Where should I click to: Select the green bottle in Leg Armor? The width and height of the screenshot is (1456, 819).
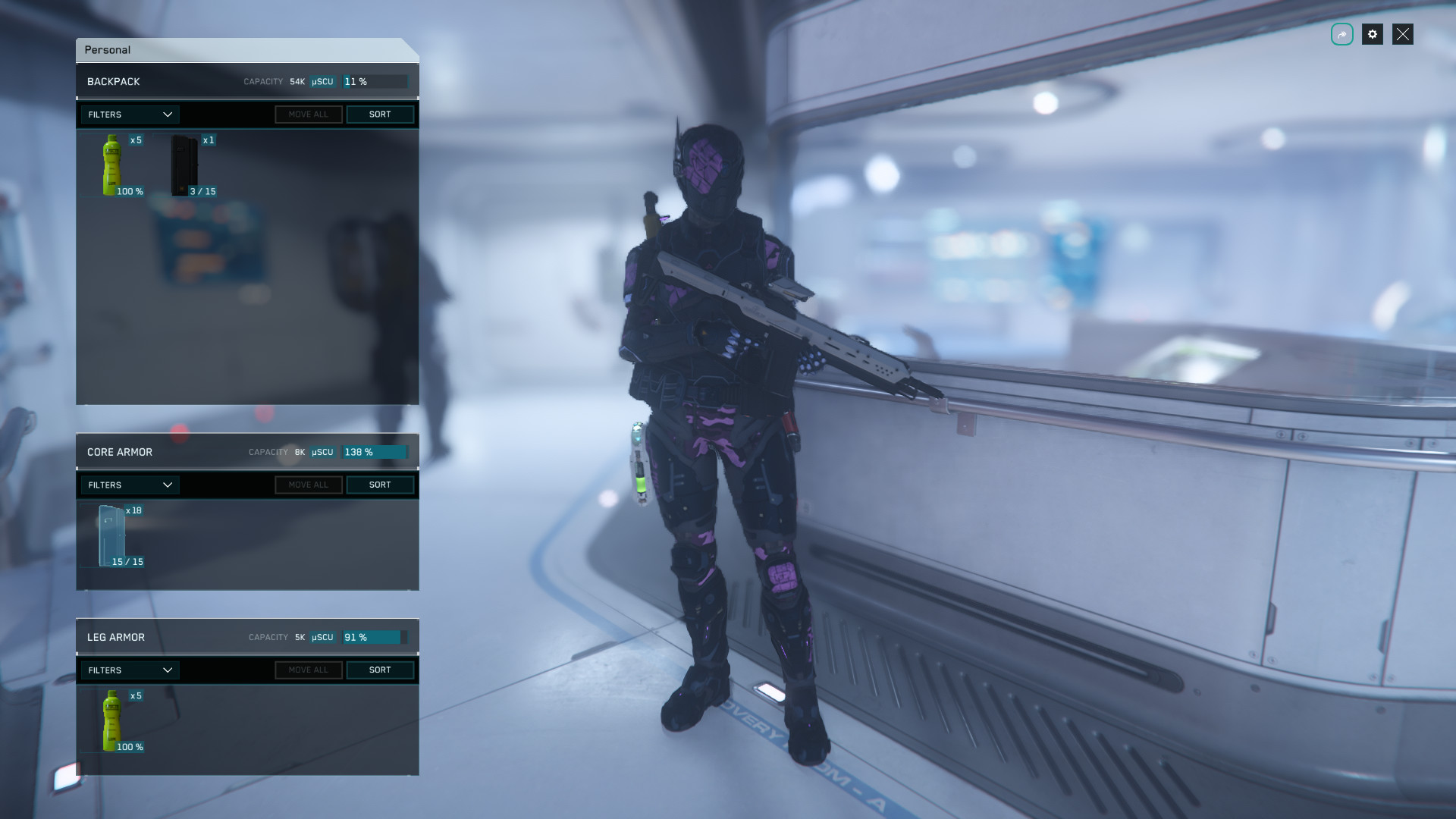tap(113, 720)
